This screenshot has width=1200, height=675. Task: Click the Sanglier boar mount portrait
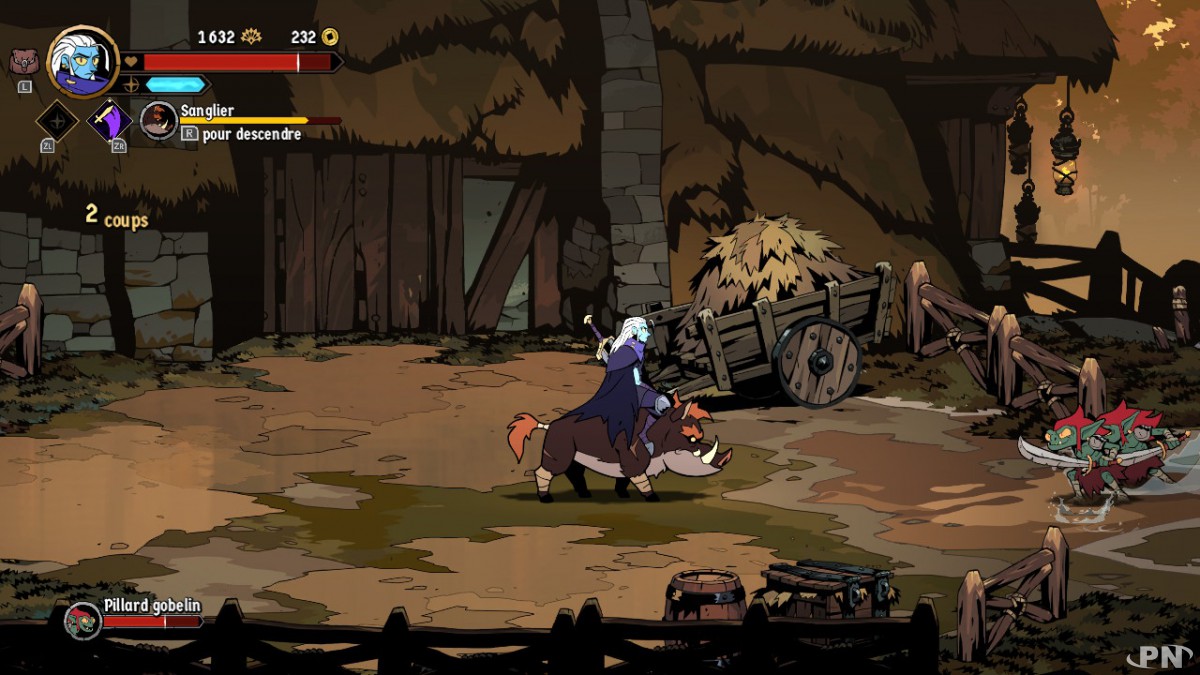pyautogui.click(x=158, y=120)
